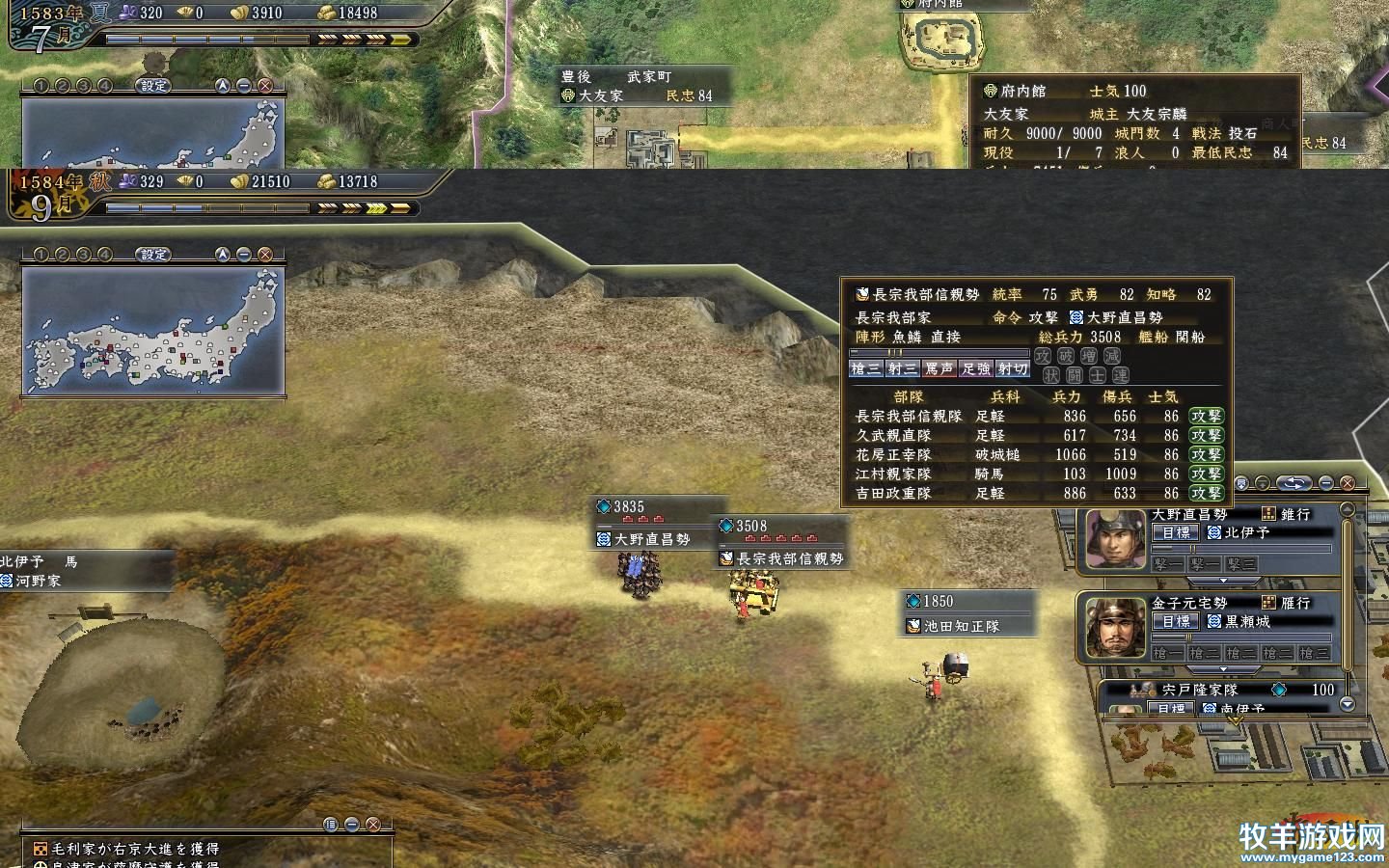Select the 池田知正隊 unit label

tap(965, 626)
